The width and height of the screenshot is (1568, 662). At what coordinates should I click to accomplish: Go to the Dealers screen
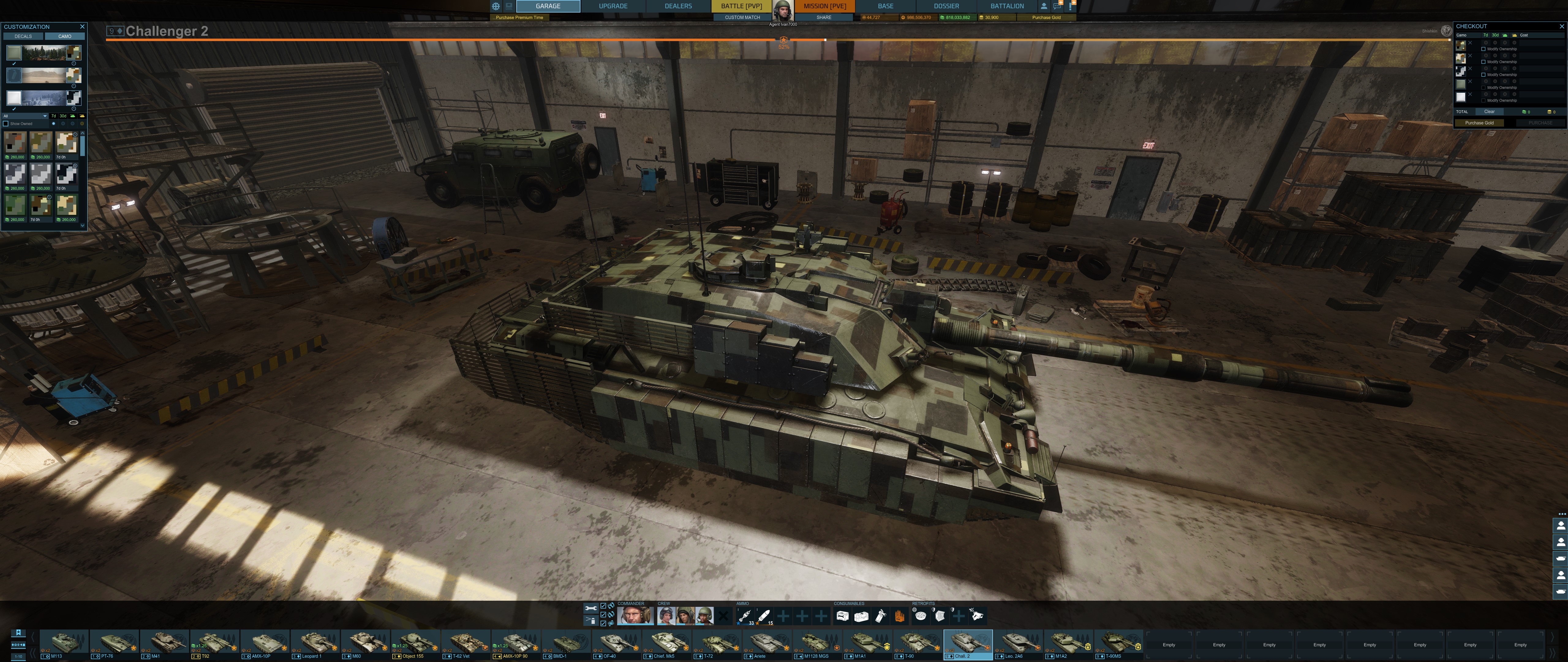pos(678,6)
